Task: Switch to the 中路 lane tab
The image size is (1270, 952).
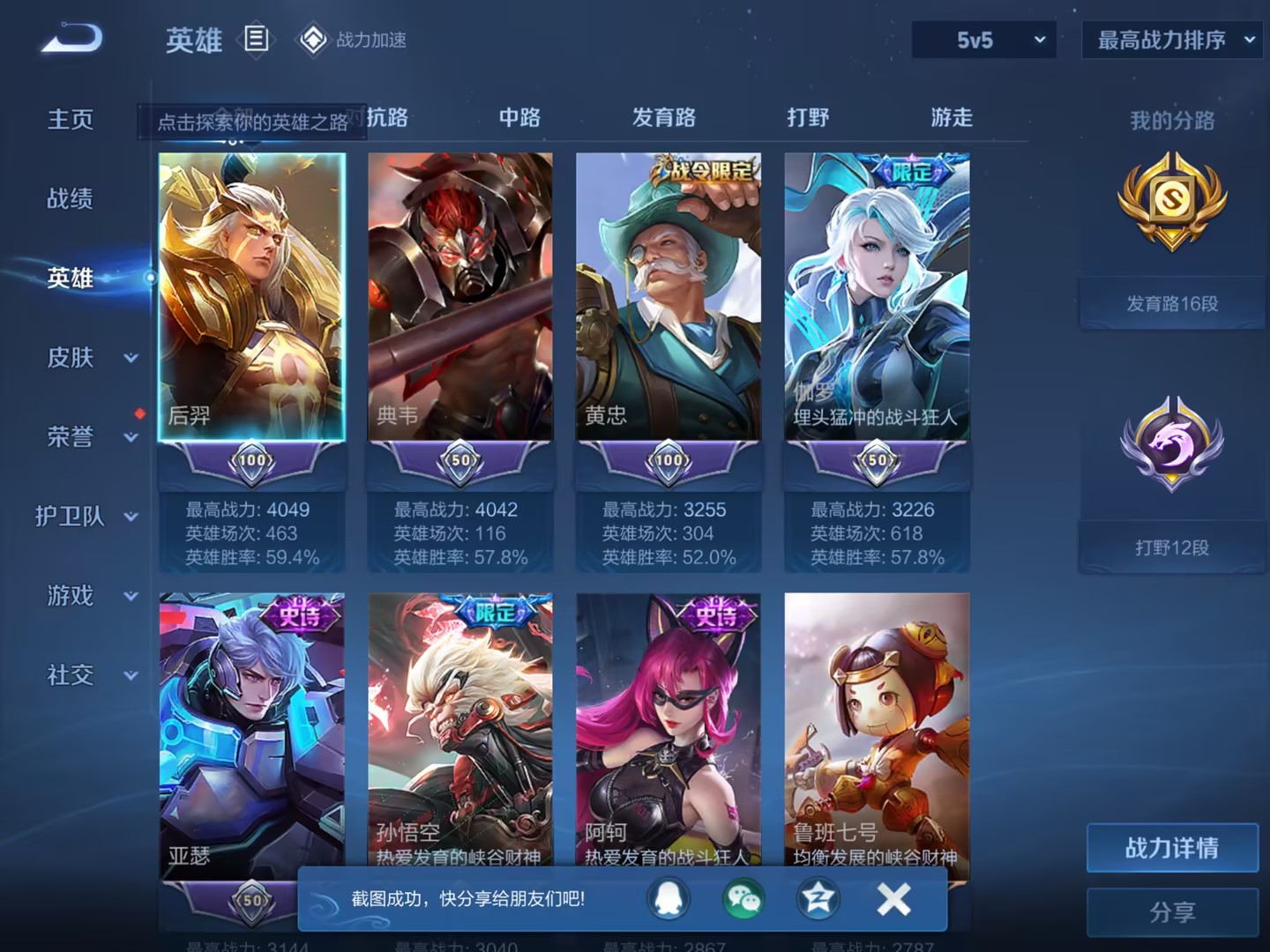Action: (x=519, y=117)
